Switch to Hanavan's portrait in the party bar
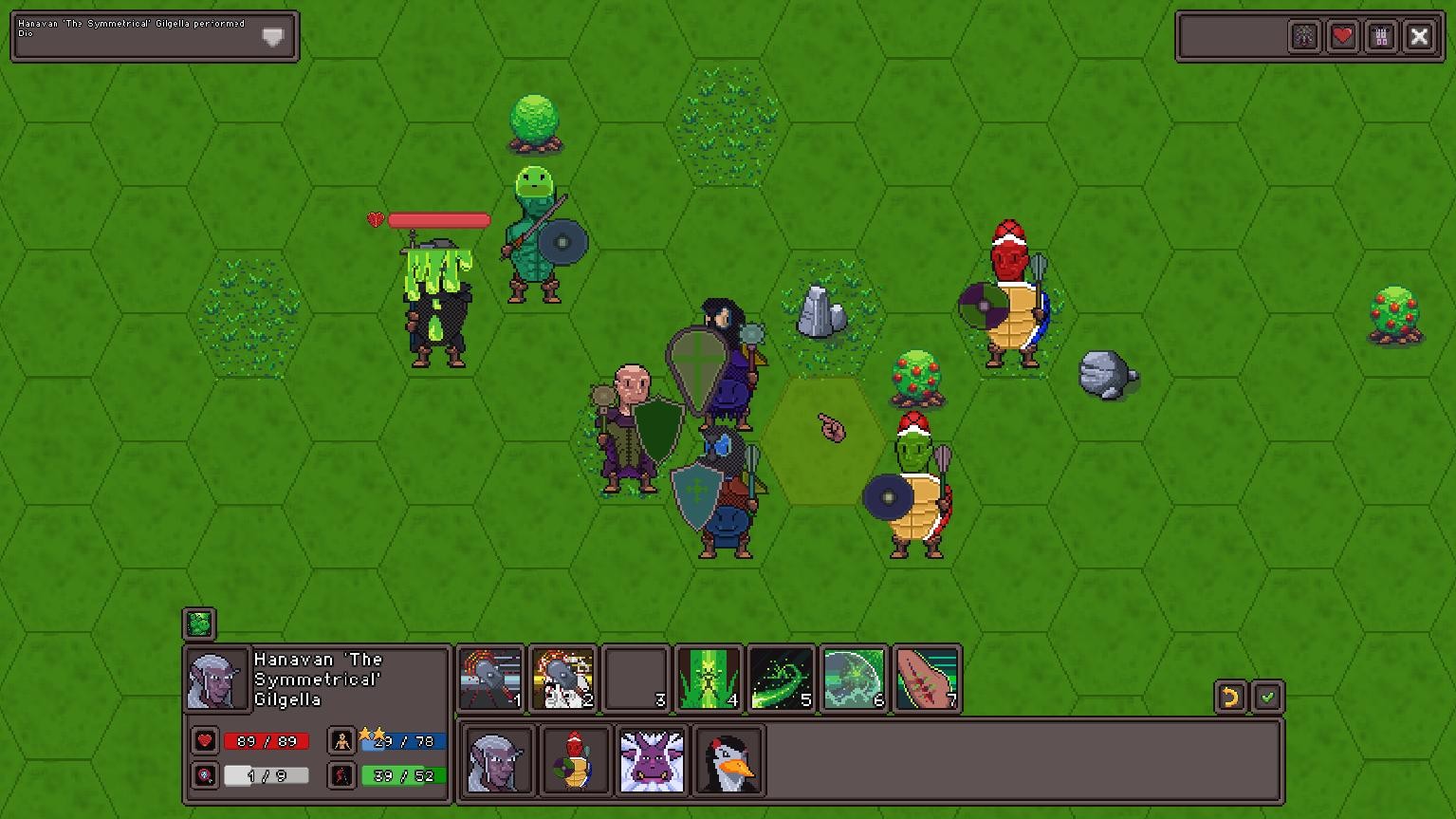1456x819 pixels. [x=497, y=760]
